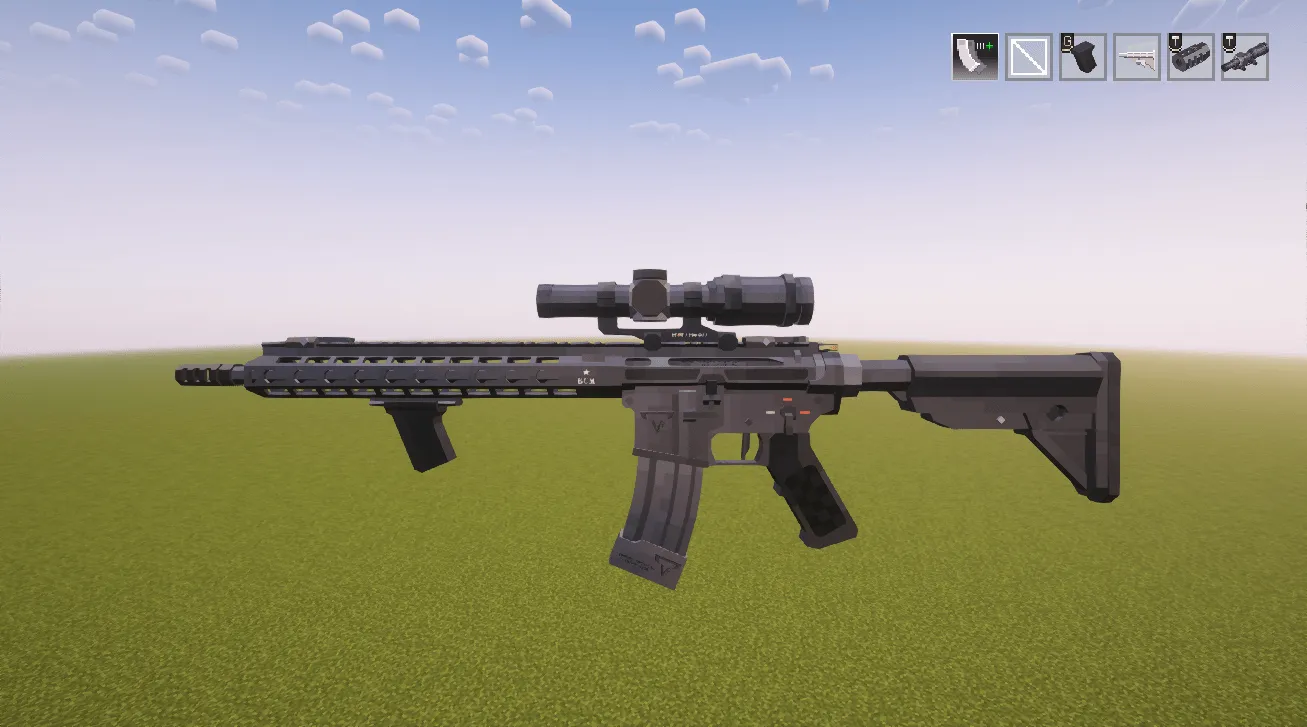Screen dimensions: 1307x727
Task: Toggle the fire selector with red markings
Action: tap(790, 409)
